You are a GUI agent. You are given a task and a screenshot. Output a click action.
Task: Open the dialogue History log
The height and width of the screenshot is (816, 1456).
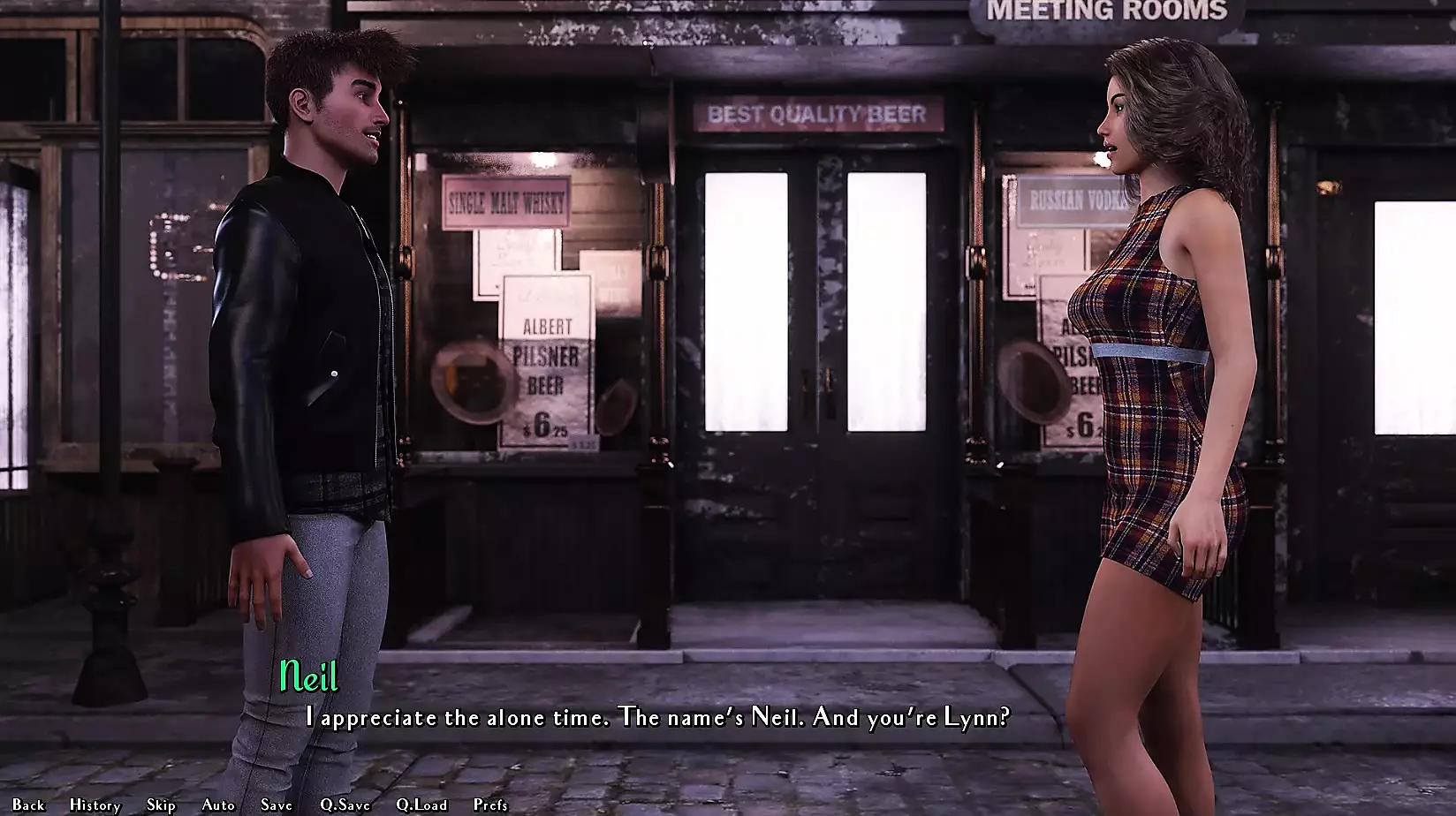(x=95, y=805)
